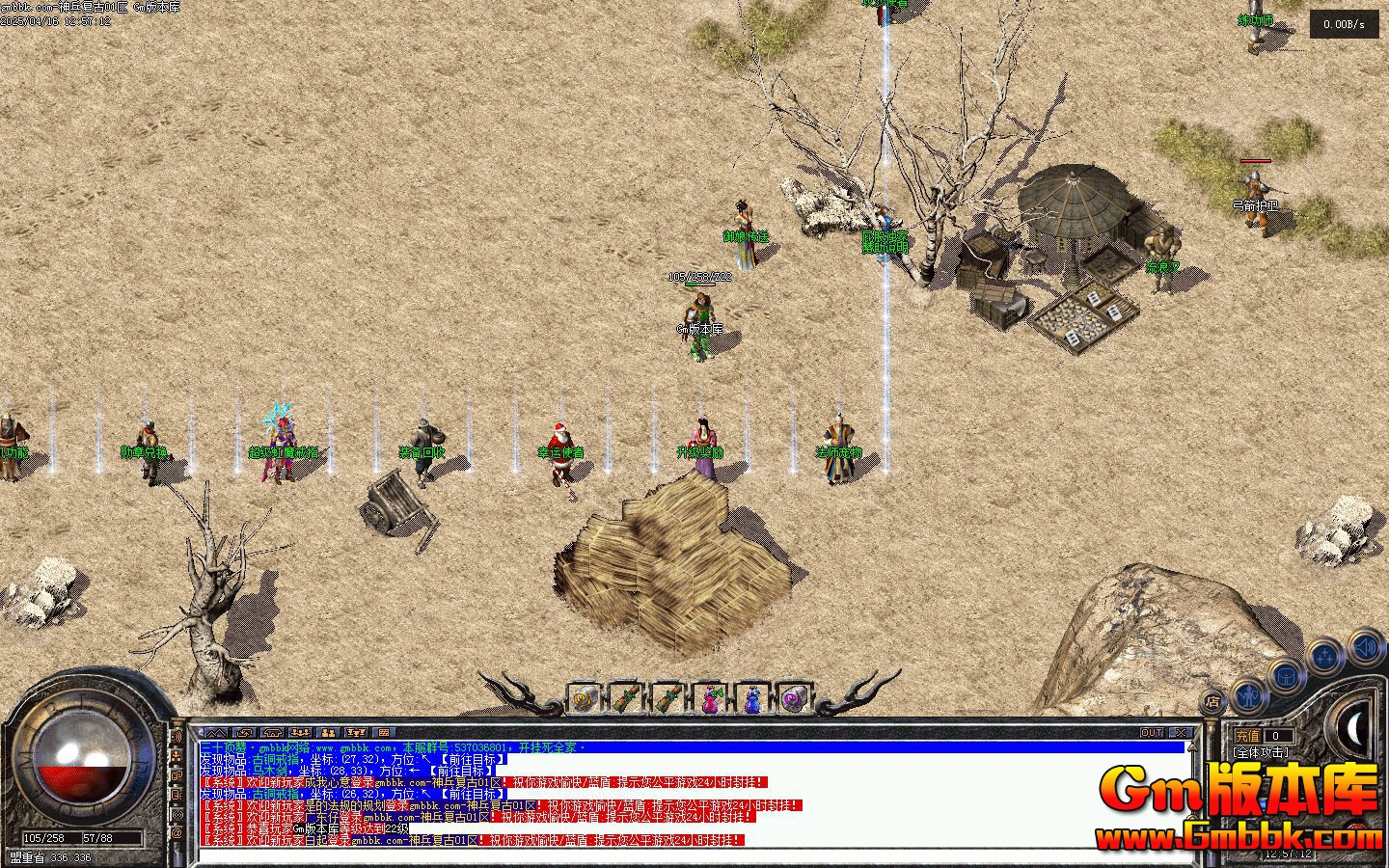Click the 充值 recharge button
This screenshot has width=1389, height=868.
(1247, 736)
